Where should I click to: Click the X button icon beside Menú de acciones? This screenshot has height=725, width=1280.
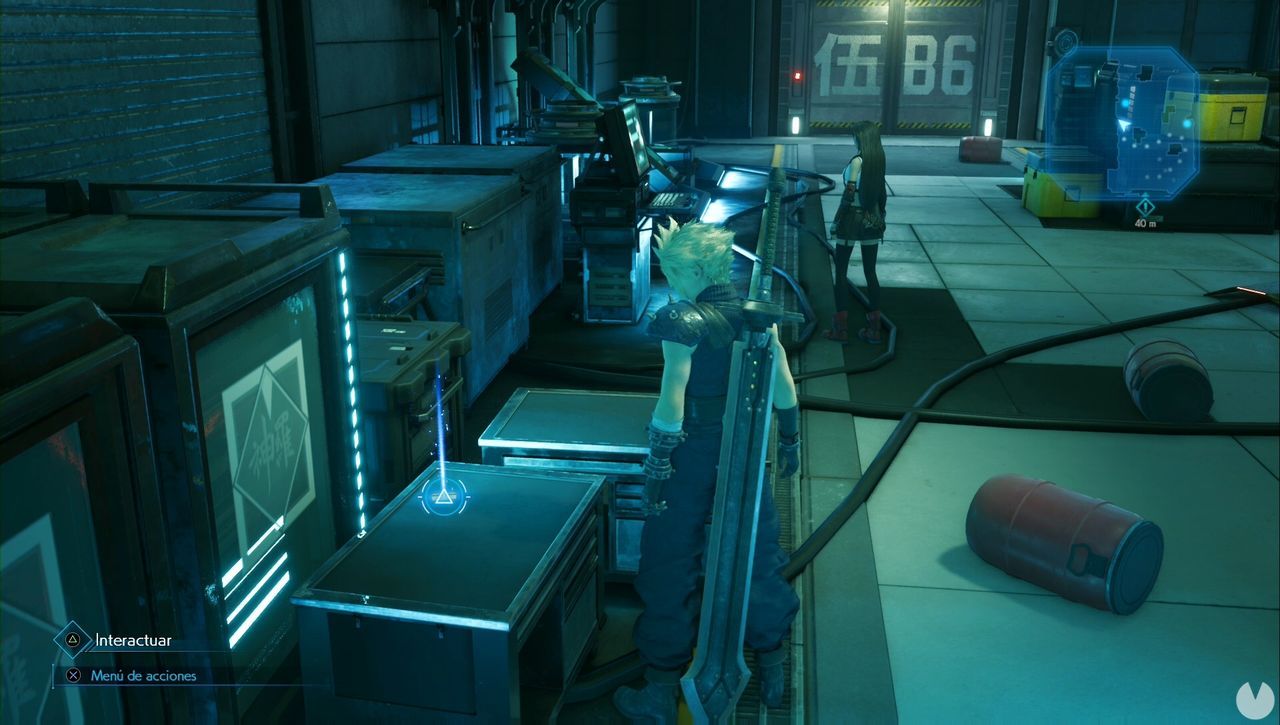pyautogui.click(x=71, y=675)
